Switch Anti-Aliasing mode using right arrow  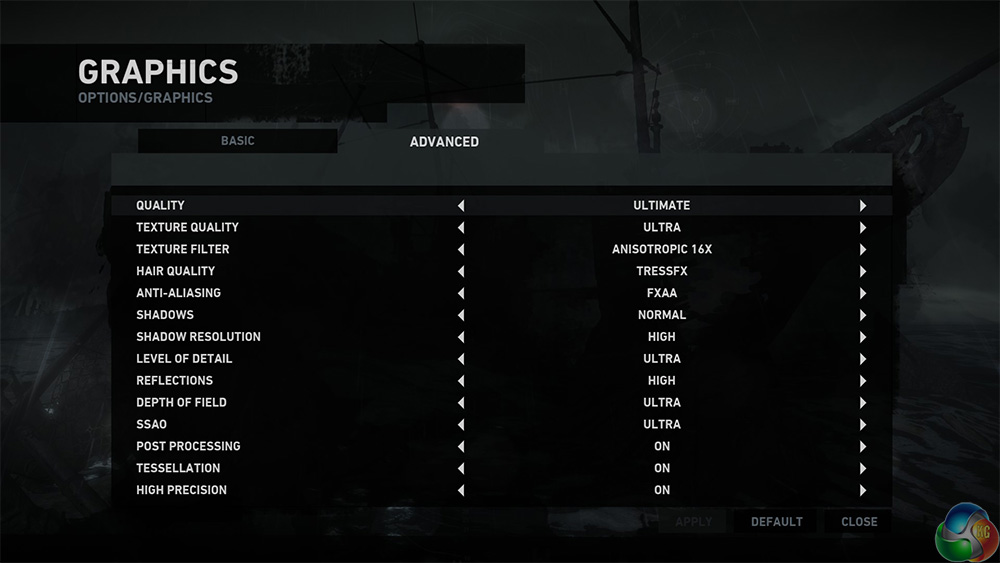(x=862, y=294)
